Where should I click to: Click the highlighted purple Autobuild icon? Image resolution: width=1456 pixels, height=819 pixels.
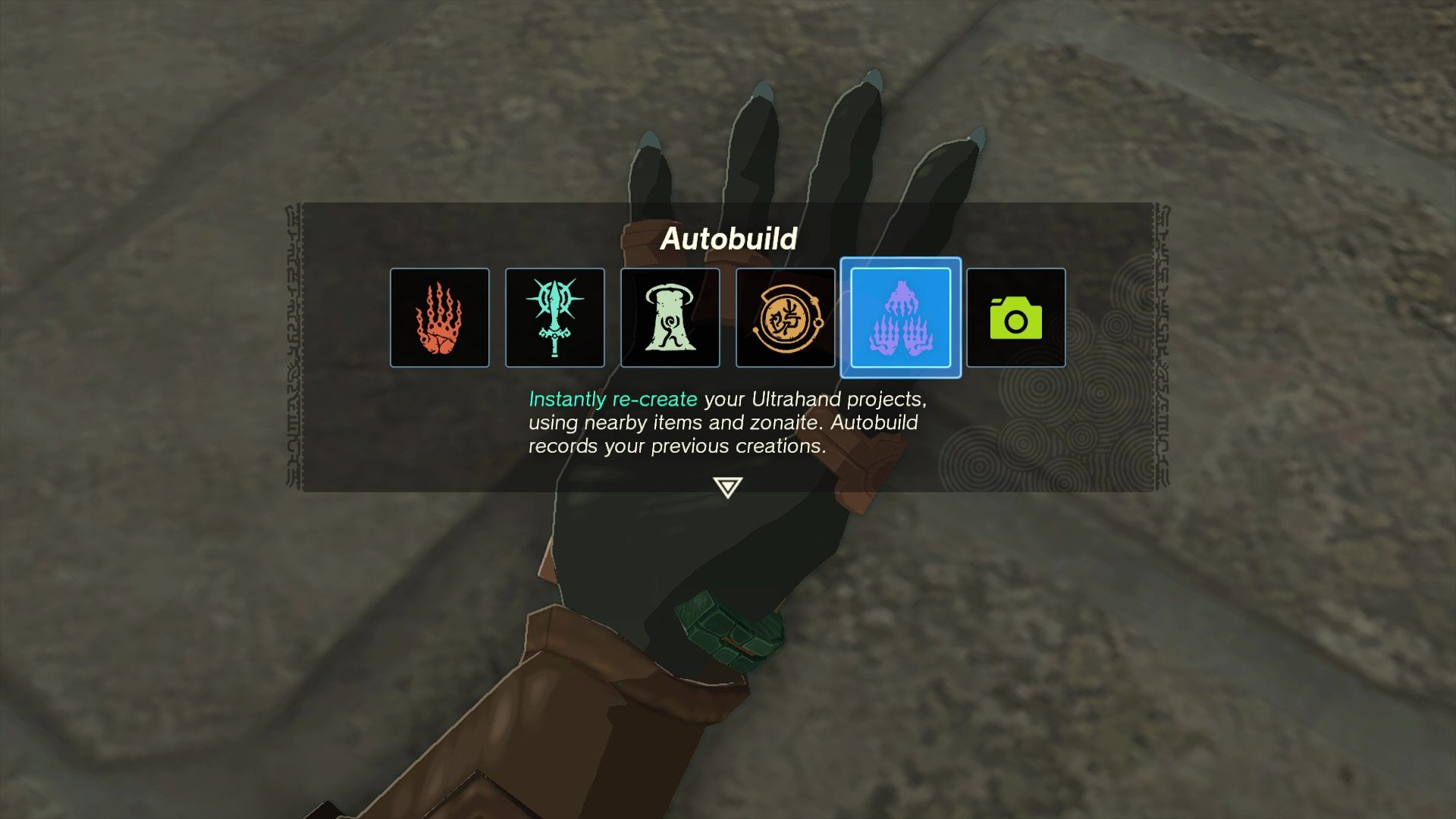coord(901,317)
